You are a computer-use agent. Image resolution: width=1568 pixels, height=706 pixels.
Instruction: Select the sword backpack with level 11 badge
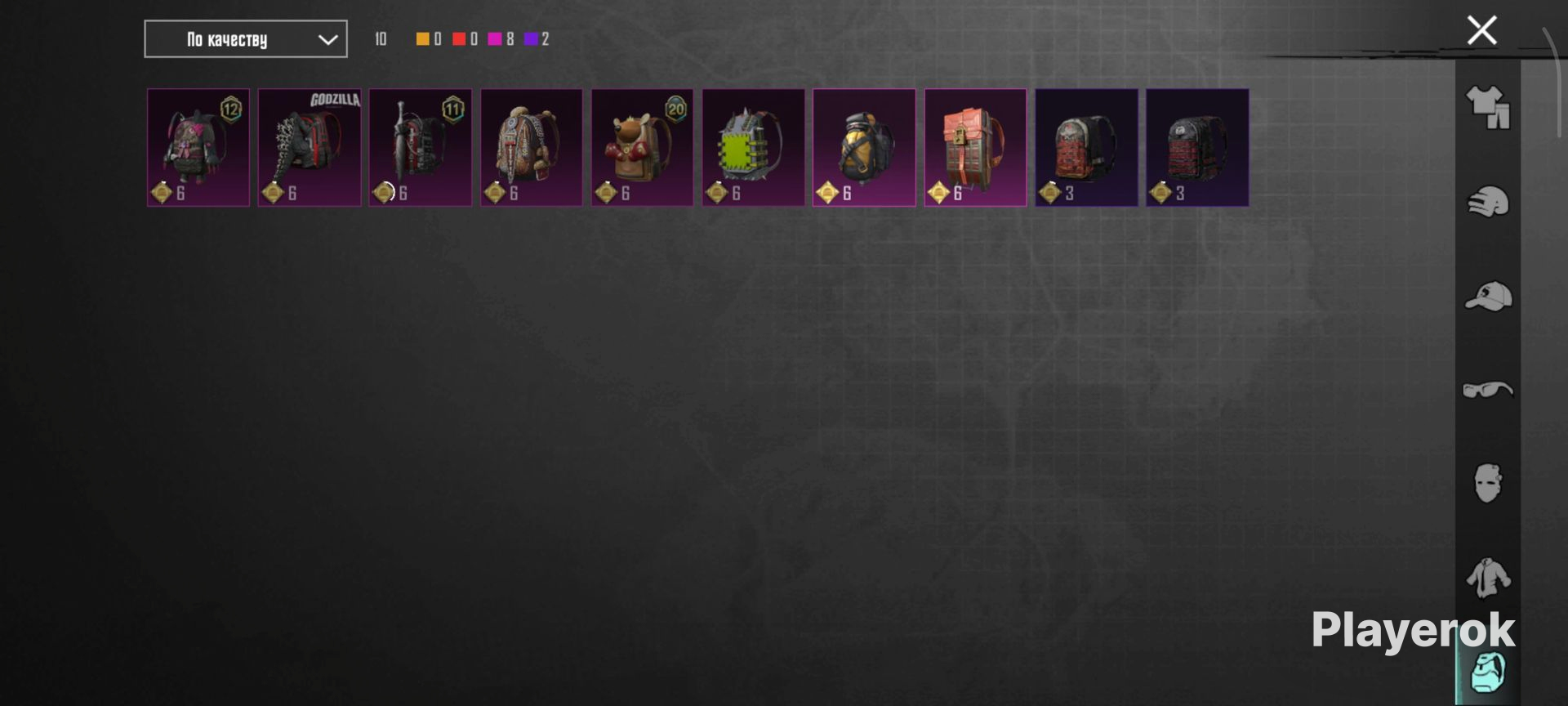421,147
